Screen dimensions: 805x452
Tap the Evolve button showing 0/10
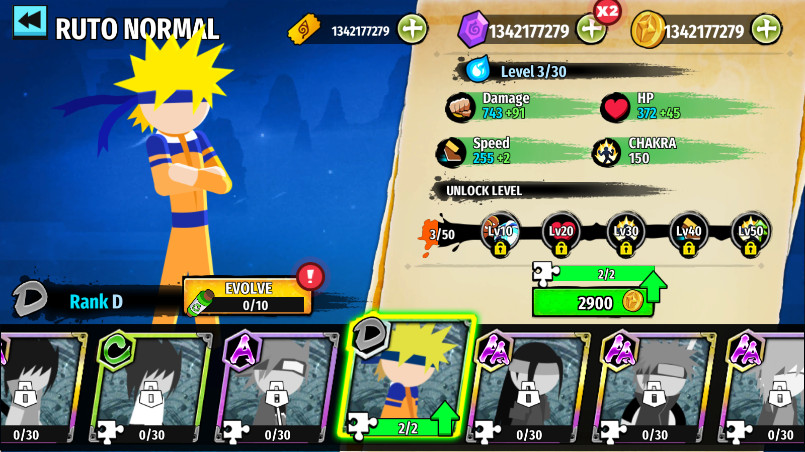(x=248, y=296)
